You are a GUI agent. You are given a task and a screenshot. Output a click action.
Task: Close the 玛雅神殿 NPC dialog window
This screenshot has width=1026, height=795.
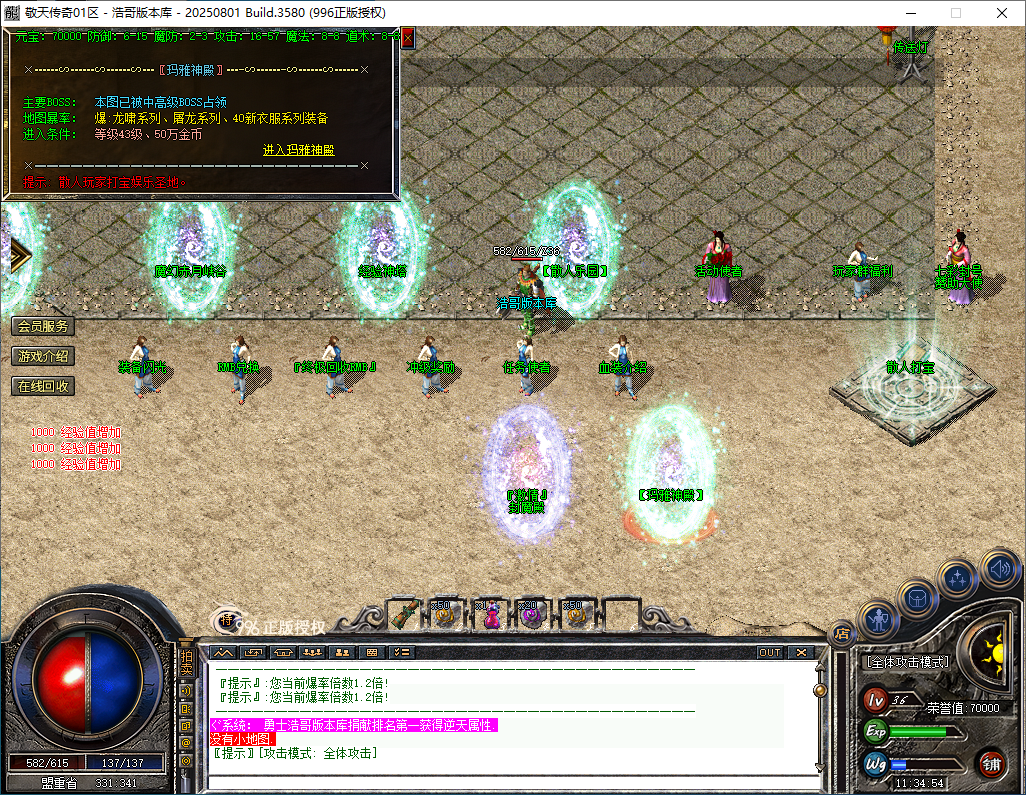[408, 38]
